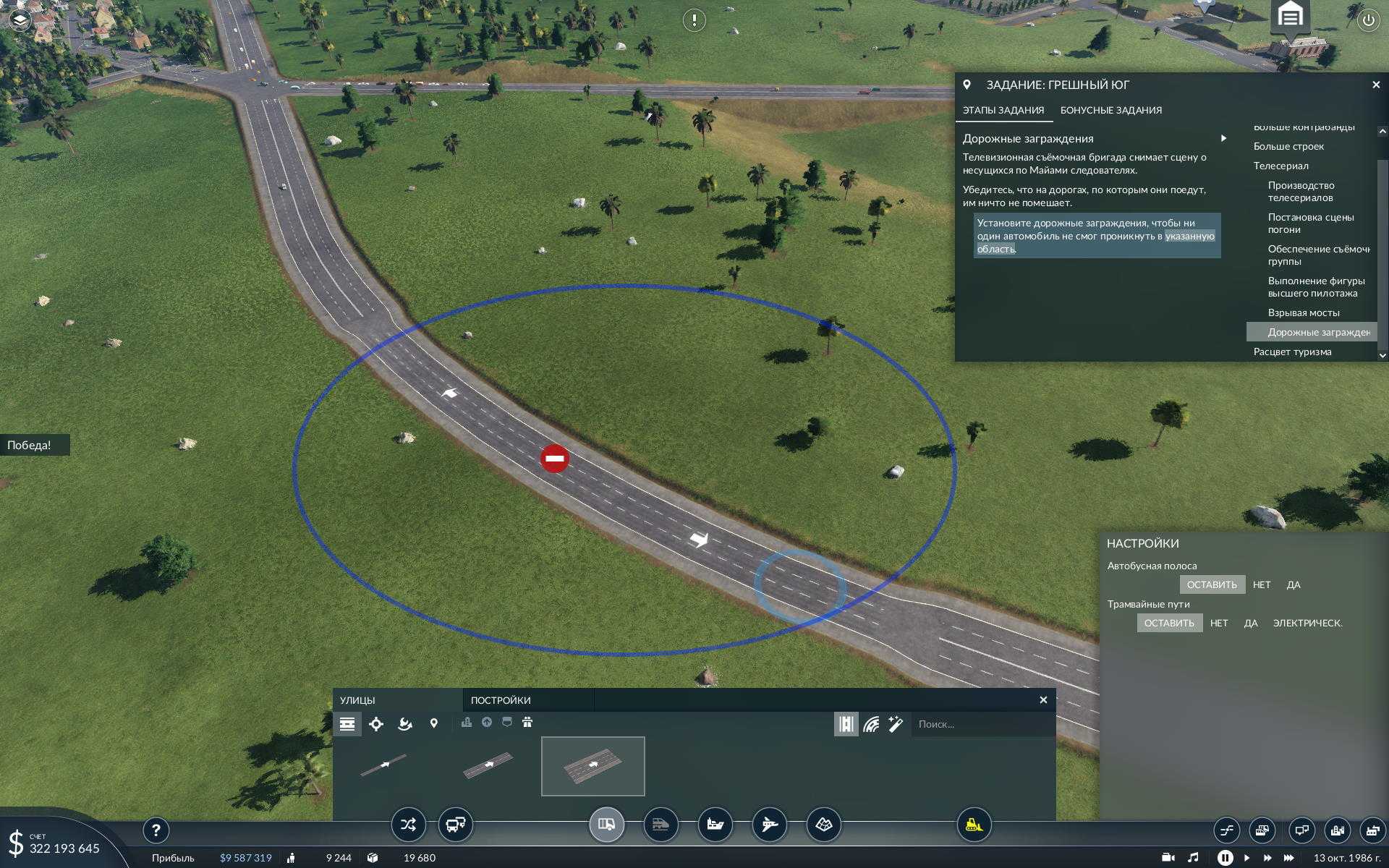
Task: Open the airport construction menu
Action: tap(769, 825)
